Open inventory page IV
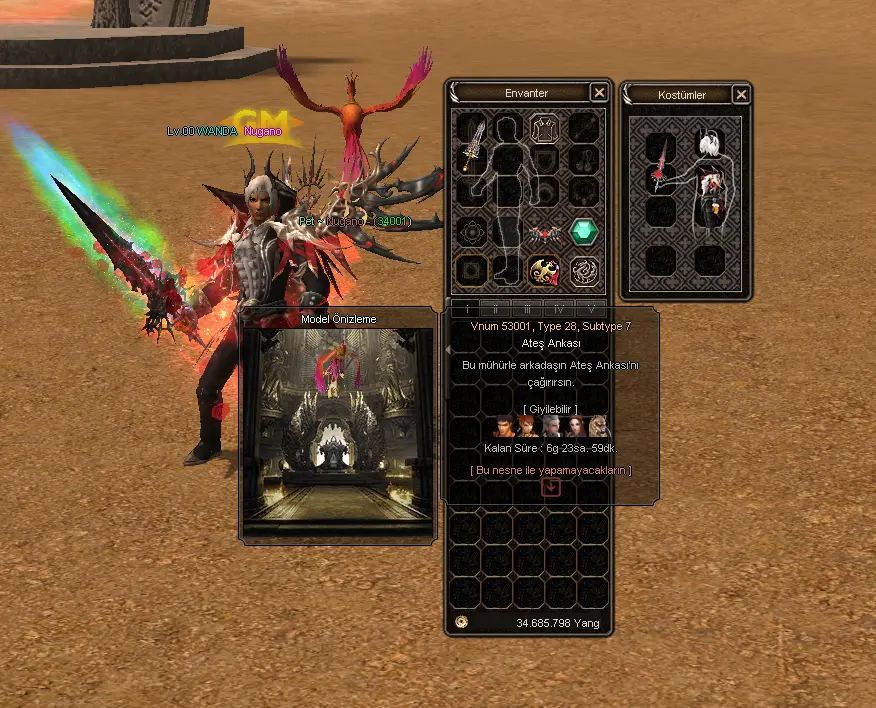876x708 pixels. (x=561, y=307)
